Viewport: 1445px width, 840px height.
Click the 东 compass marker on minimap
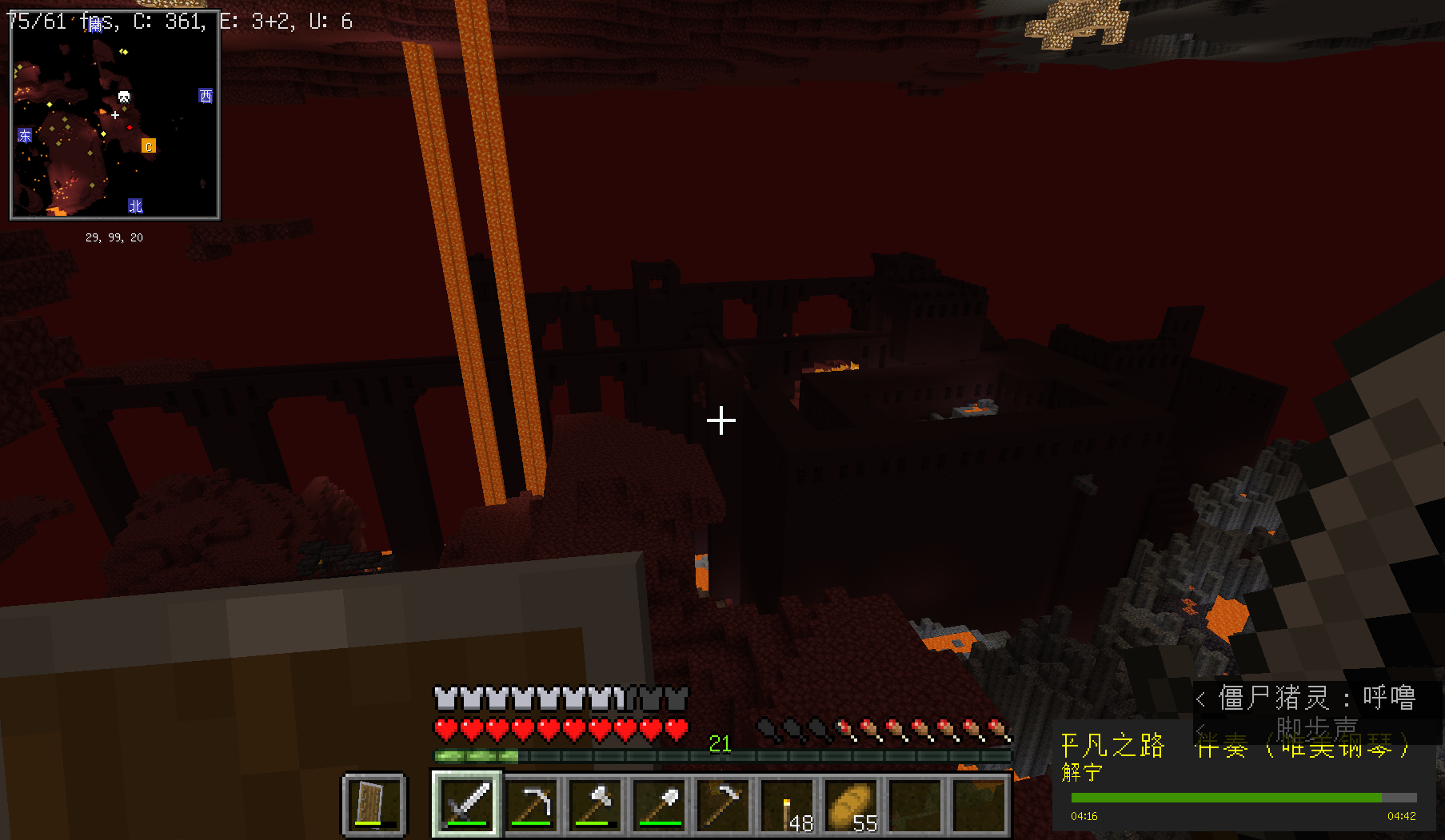coord(25,135)
